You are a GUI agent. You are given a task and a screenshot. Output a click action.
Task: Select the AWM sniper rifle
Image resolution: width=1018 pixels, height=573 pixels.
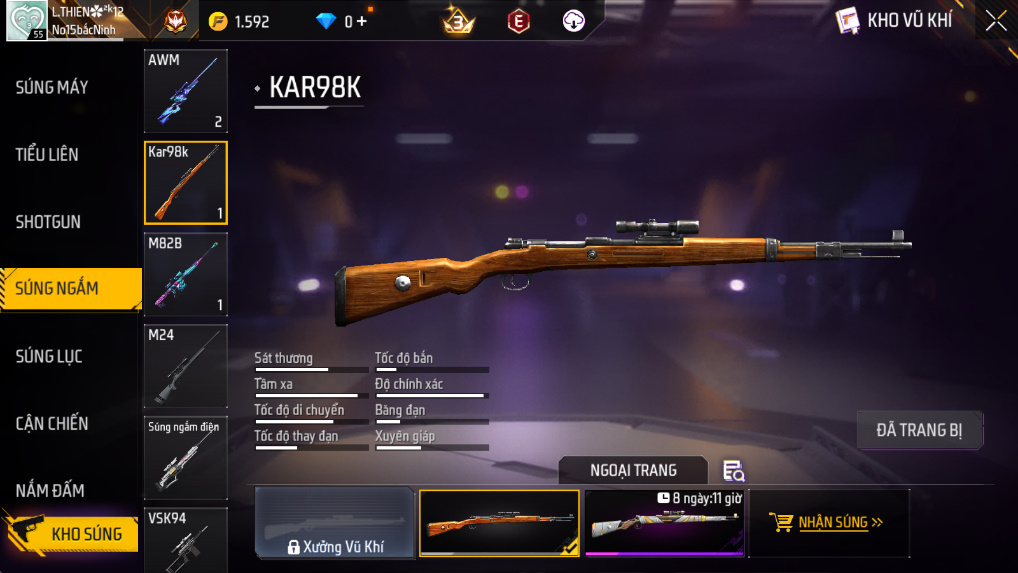(x=186, y=91)
